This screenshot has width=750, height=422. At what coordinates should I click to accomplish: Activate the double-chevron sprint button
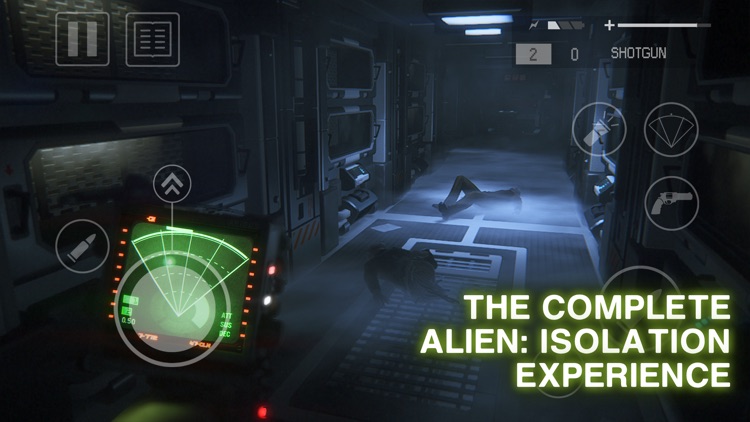click(172, 185)
